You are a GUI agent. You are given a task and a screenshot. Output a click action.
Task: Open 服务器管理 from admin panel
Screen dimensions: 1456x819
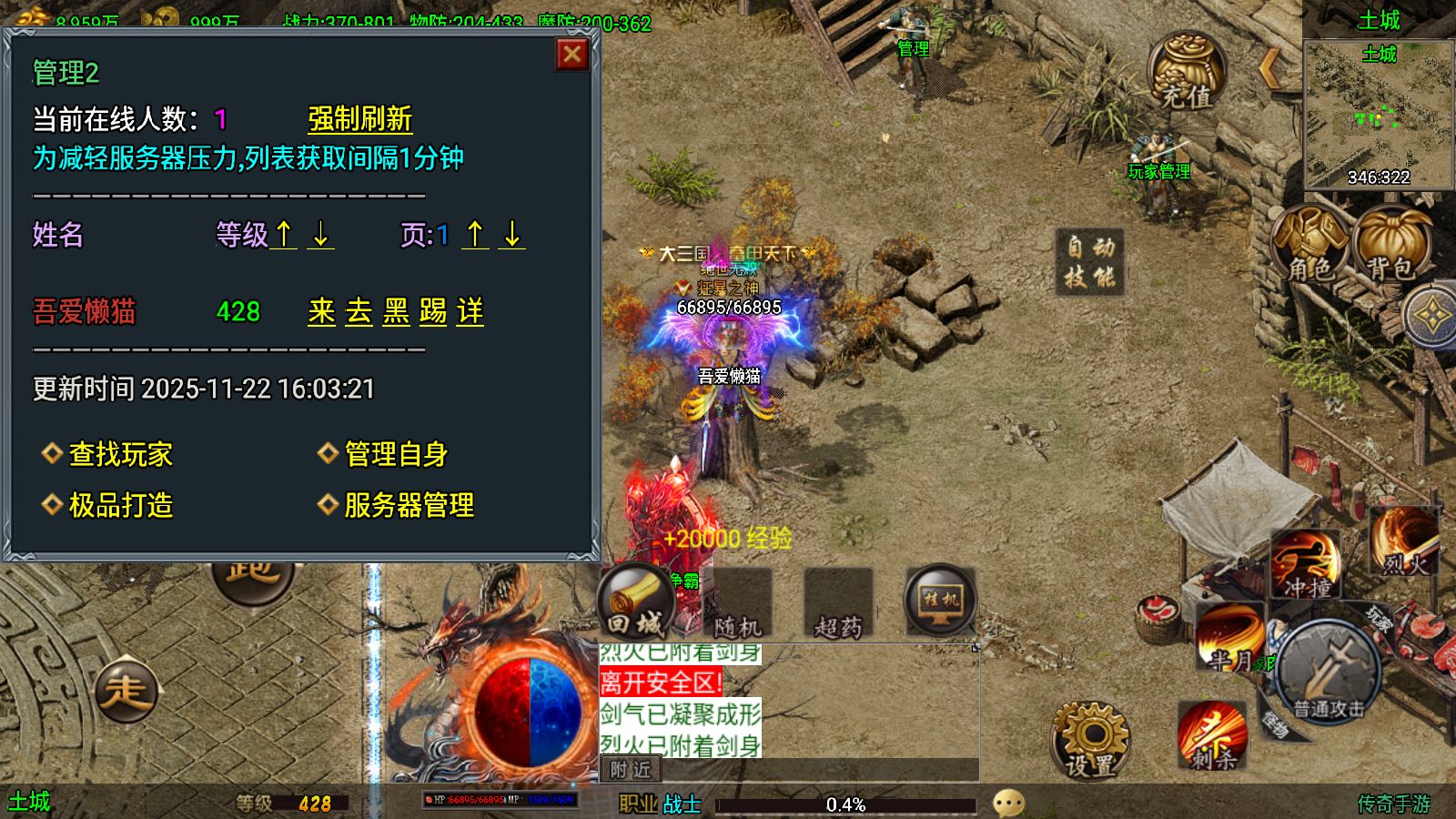408,503
